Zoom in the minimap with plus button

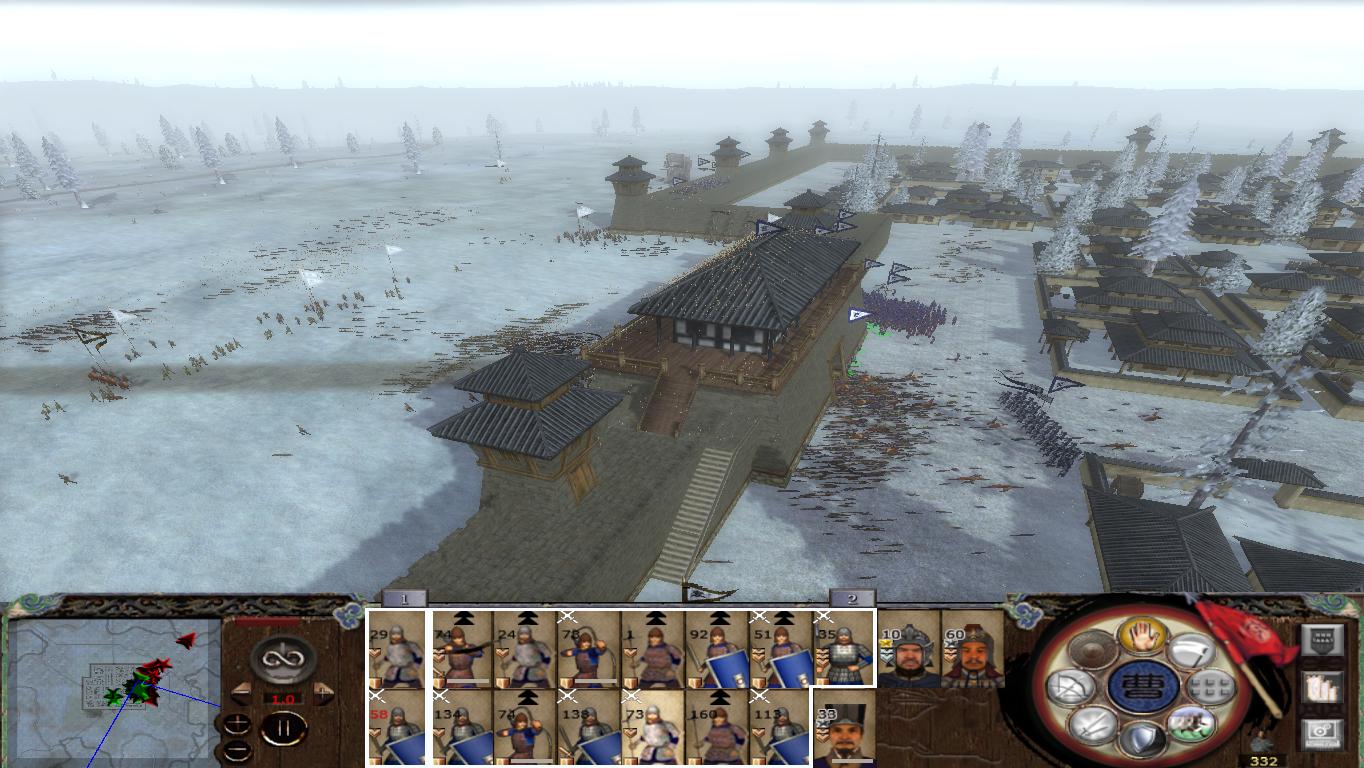(x=237, y=724)
